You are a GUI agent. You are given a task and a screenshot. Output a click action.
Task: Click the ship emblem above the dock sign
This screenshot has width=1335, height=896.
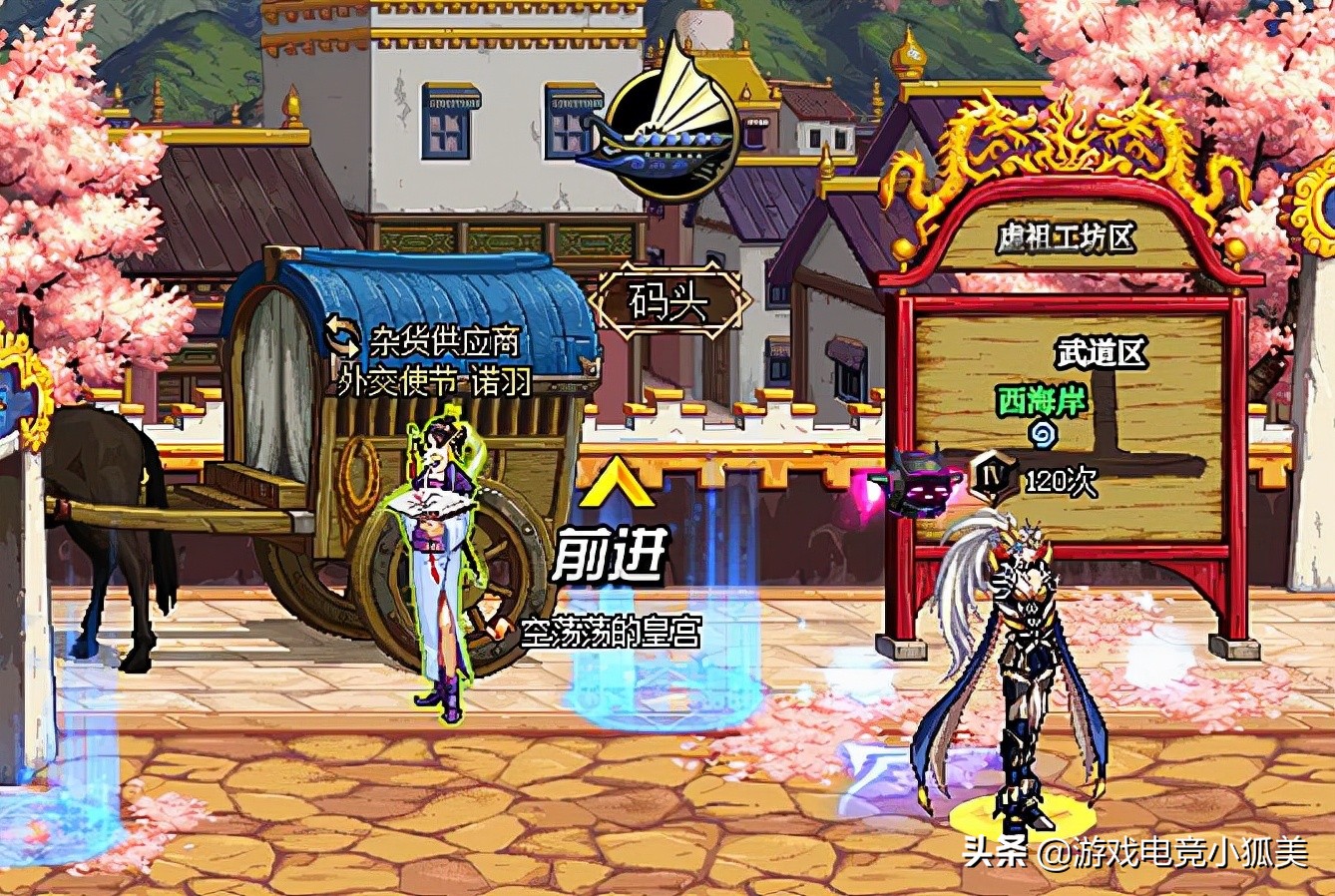pos(670,135)
